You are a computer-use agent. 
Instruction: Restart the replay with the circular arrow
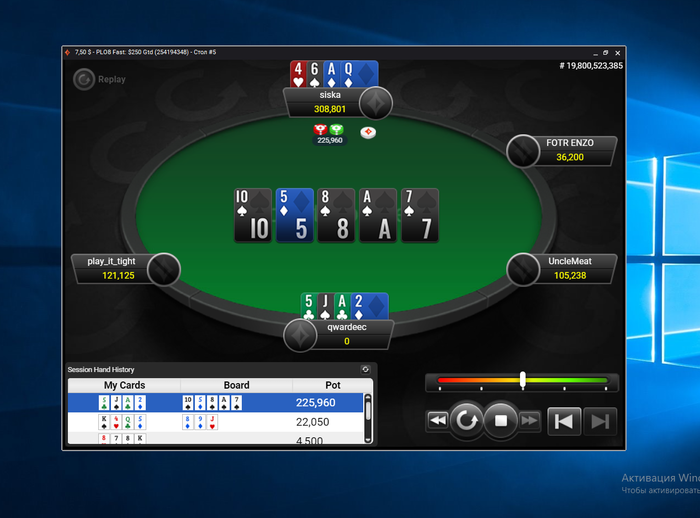coord(466,421)
